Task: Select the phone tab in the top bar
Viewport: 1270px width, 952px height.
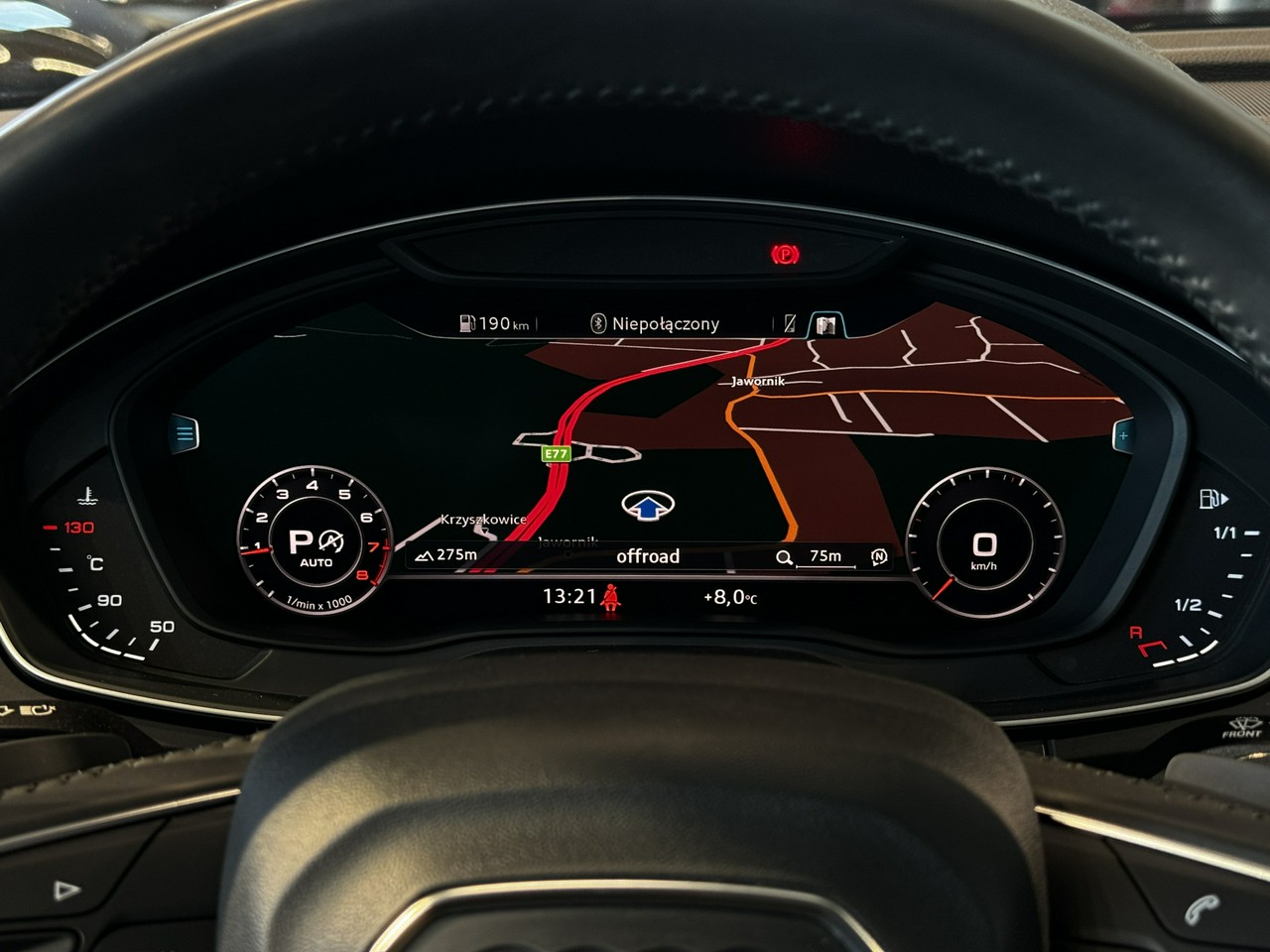Action: (790, 323)
